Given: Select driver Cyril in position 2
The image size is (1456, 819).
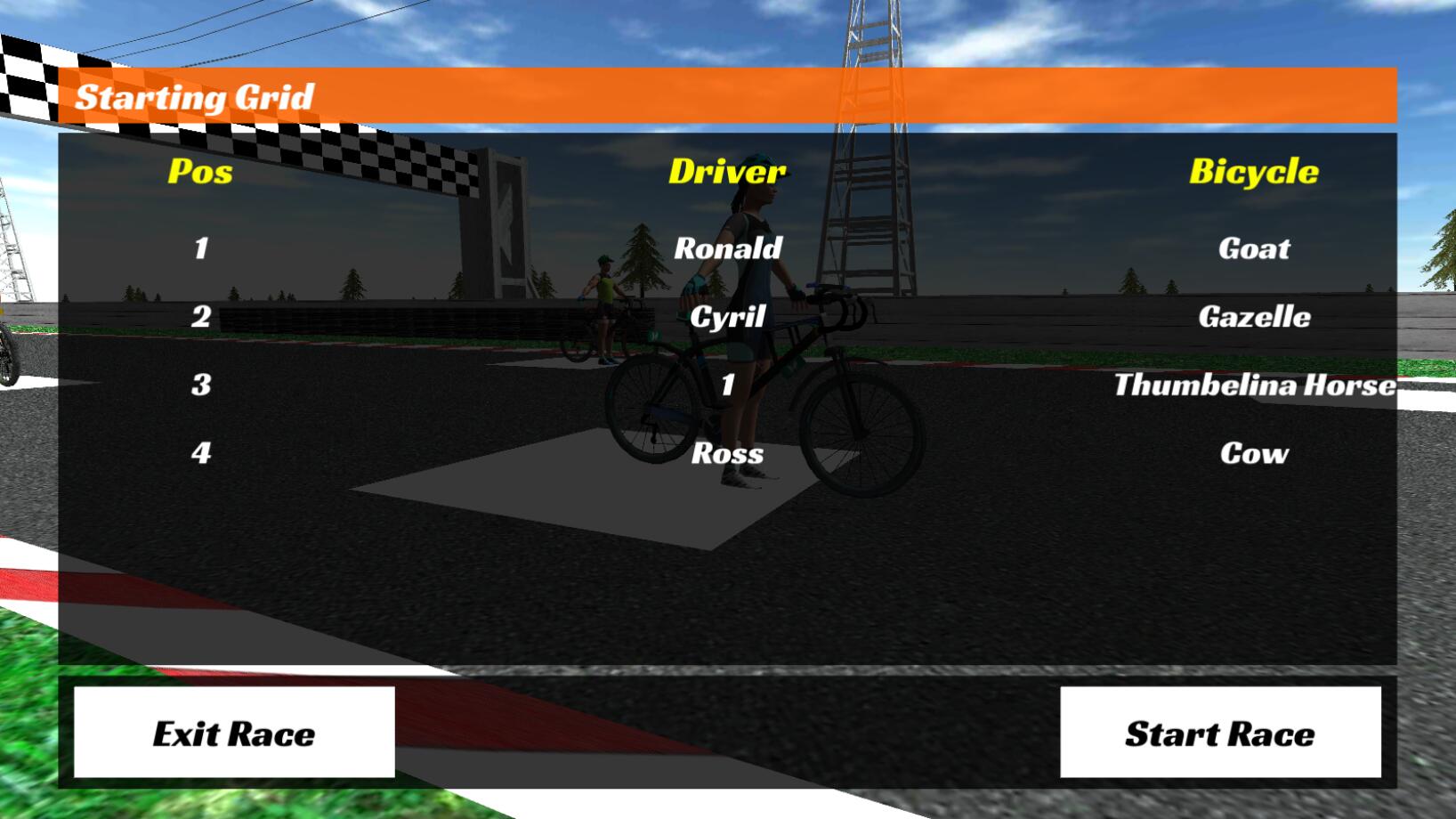Looking at the screenshot, I should point(732,316).
